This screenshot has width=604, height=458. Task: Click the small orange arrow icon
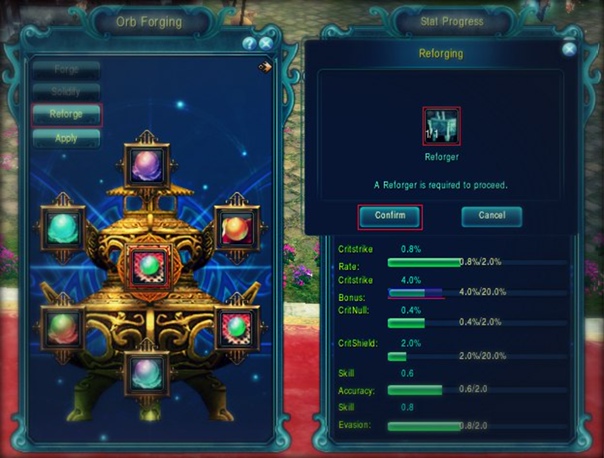[x=264, y=68]
